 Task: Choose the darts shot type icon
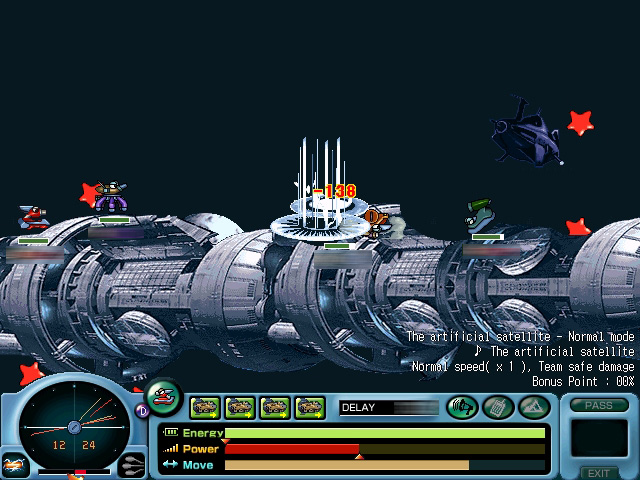click(x=131, y=463)
